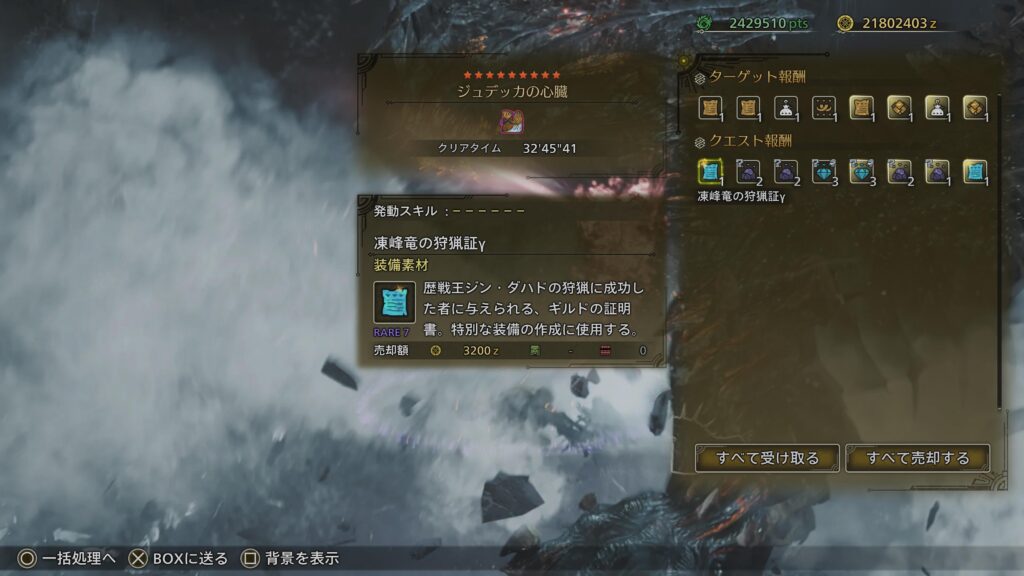
Task: Pick the purple stone reward with quantity 1
Action: [x=937, y=172]
